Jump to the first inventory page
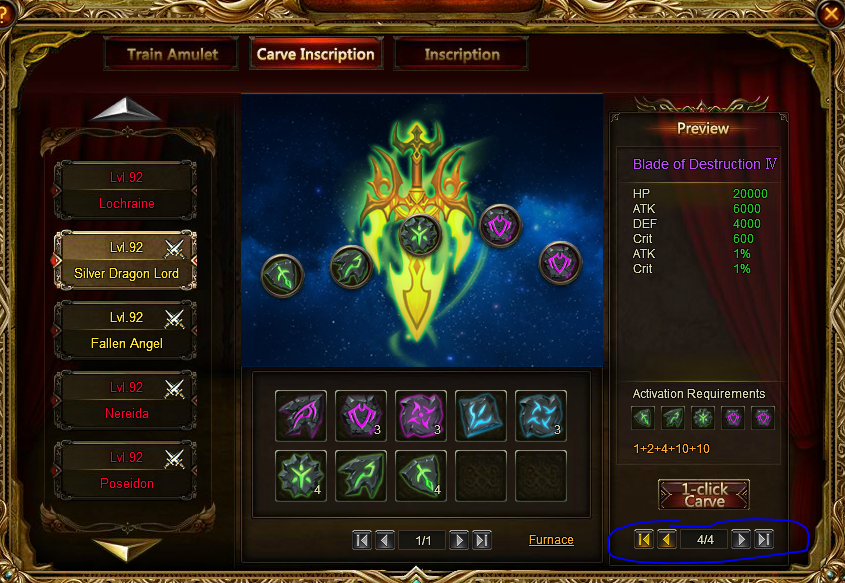This screenshot has width=845, height=583. tap(362, 540)
